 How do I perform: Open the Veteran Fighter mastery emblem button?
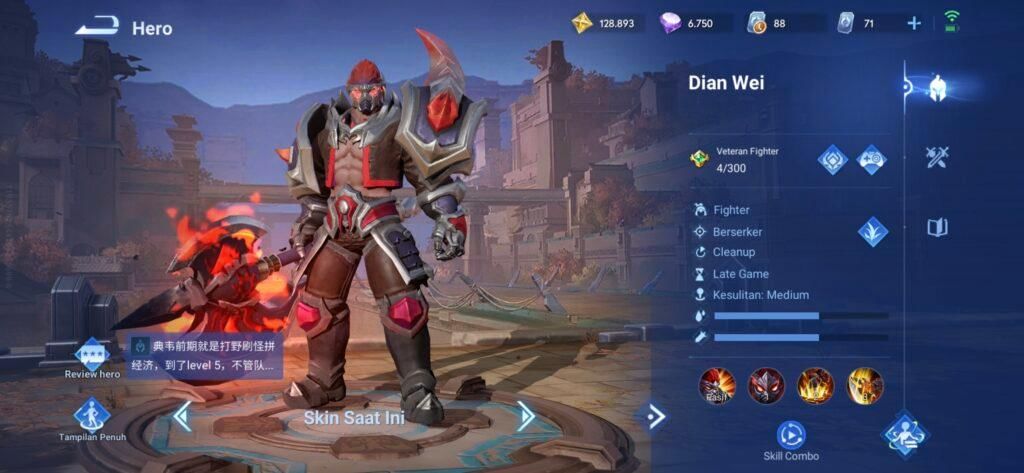click(x=833, y=159)
